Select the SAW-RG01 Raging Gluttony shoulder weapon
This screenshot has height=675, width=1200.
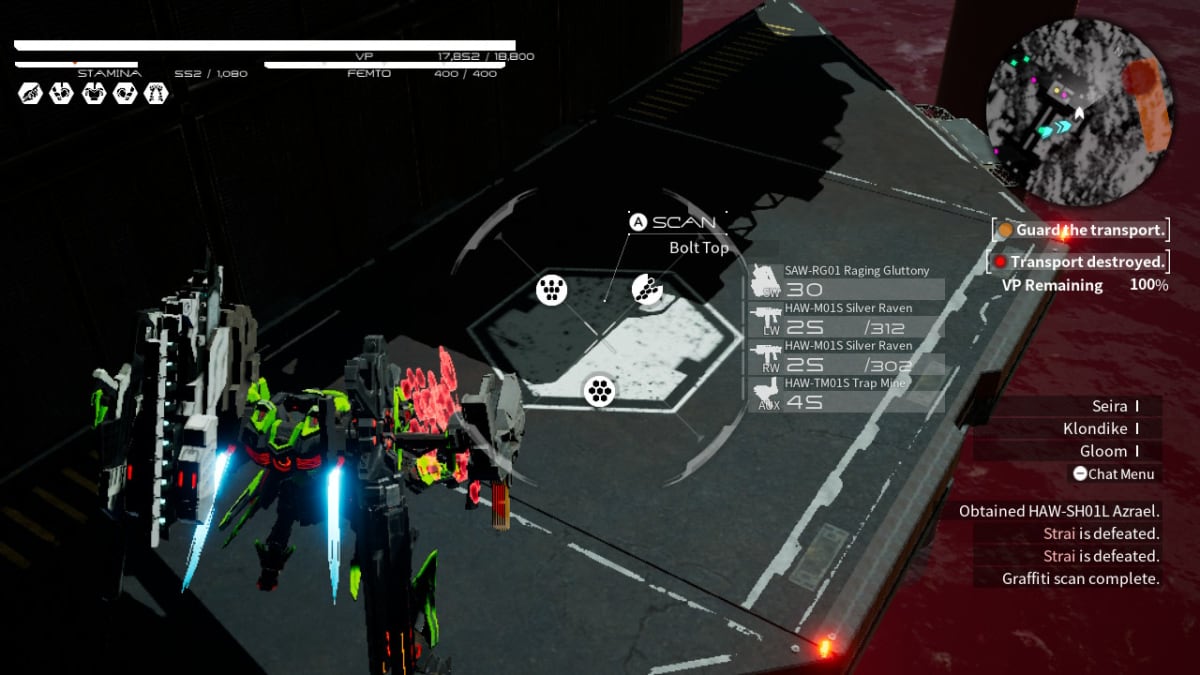(x=846, y=283)
